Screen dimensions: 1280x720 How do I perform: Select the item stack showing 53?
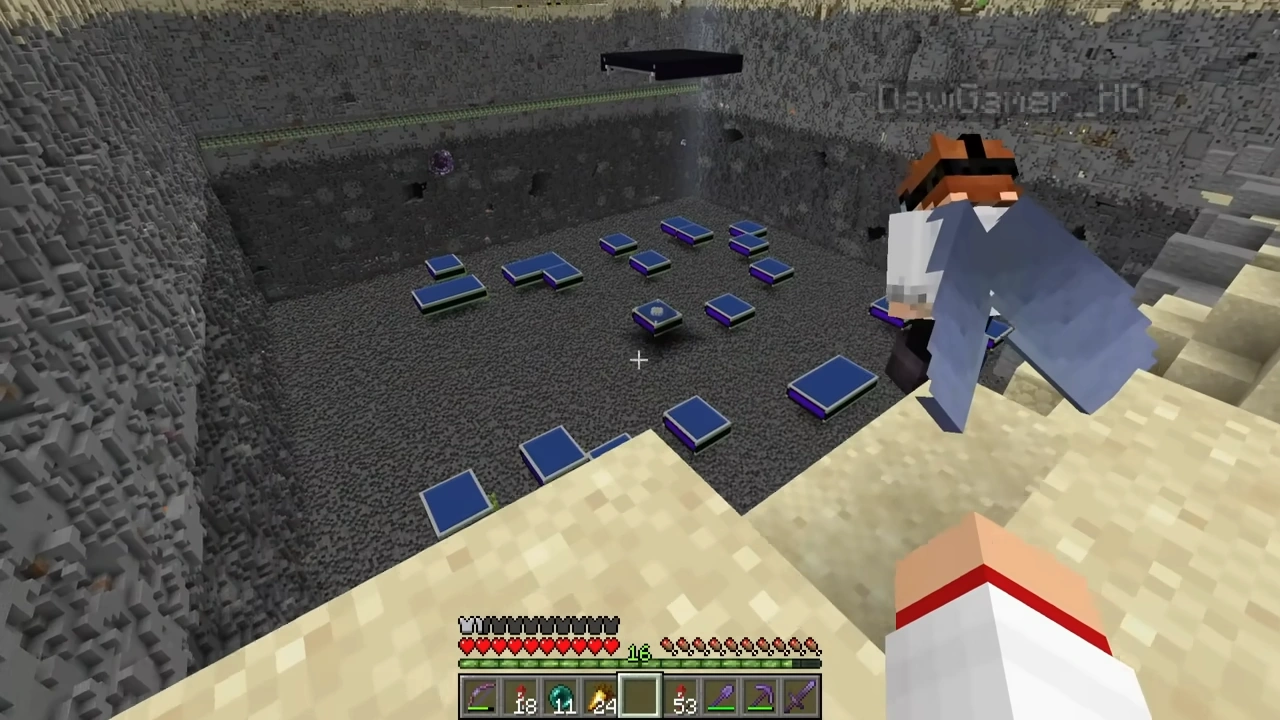pyautogui.click(x=682, y=695)
